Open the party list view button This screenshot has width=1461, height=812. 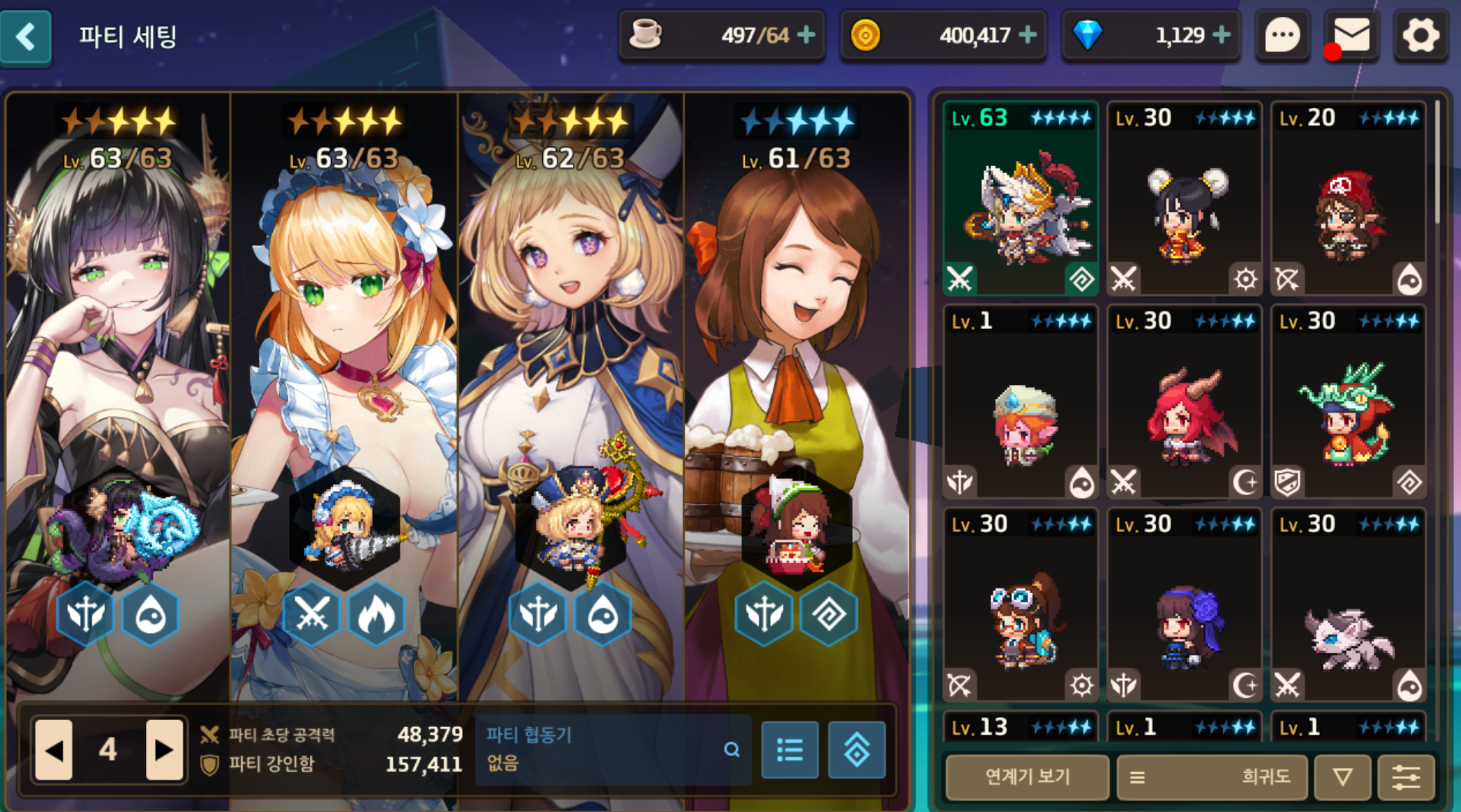[790, 750]
